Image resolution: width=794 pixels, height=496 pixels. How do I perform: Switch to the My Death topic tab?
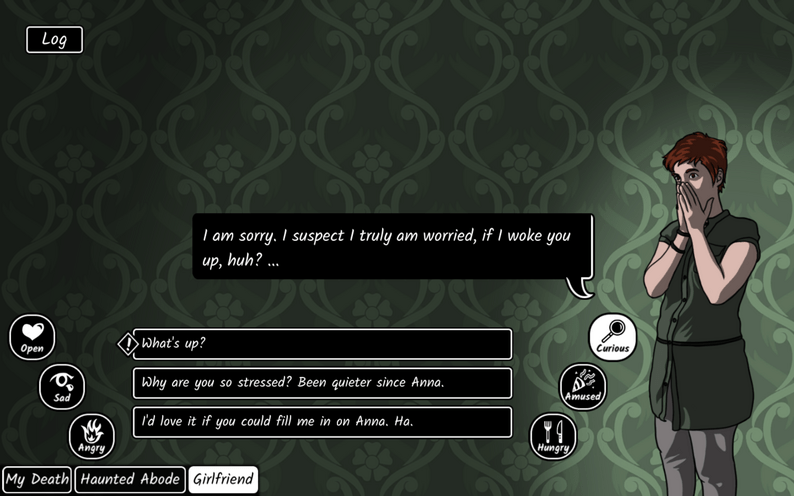tap(37, 480)
